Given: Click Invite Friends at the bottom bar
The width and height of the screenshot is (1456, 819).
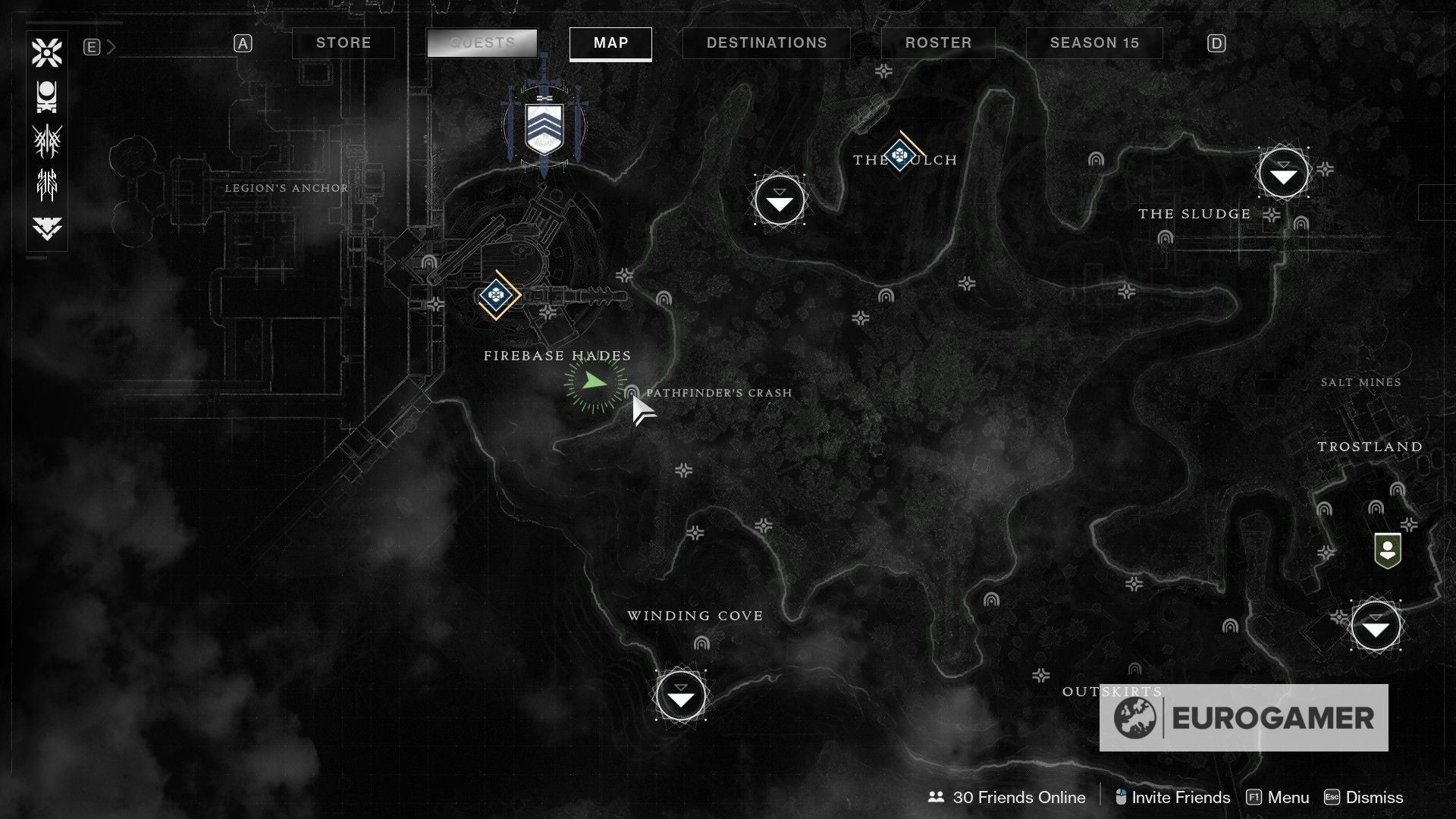Looking at the screenshot, I should coord(1178,797).
